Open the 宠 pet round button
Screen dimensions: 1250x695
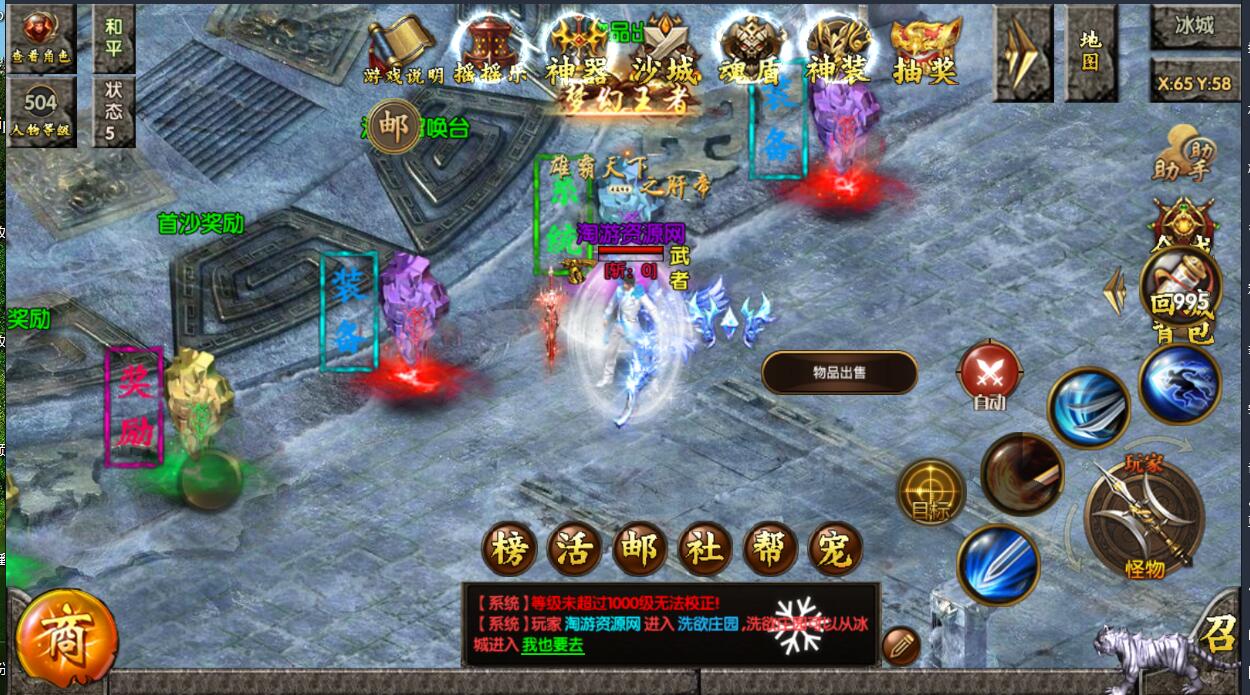click(835, 549)
